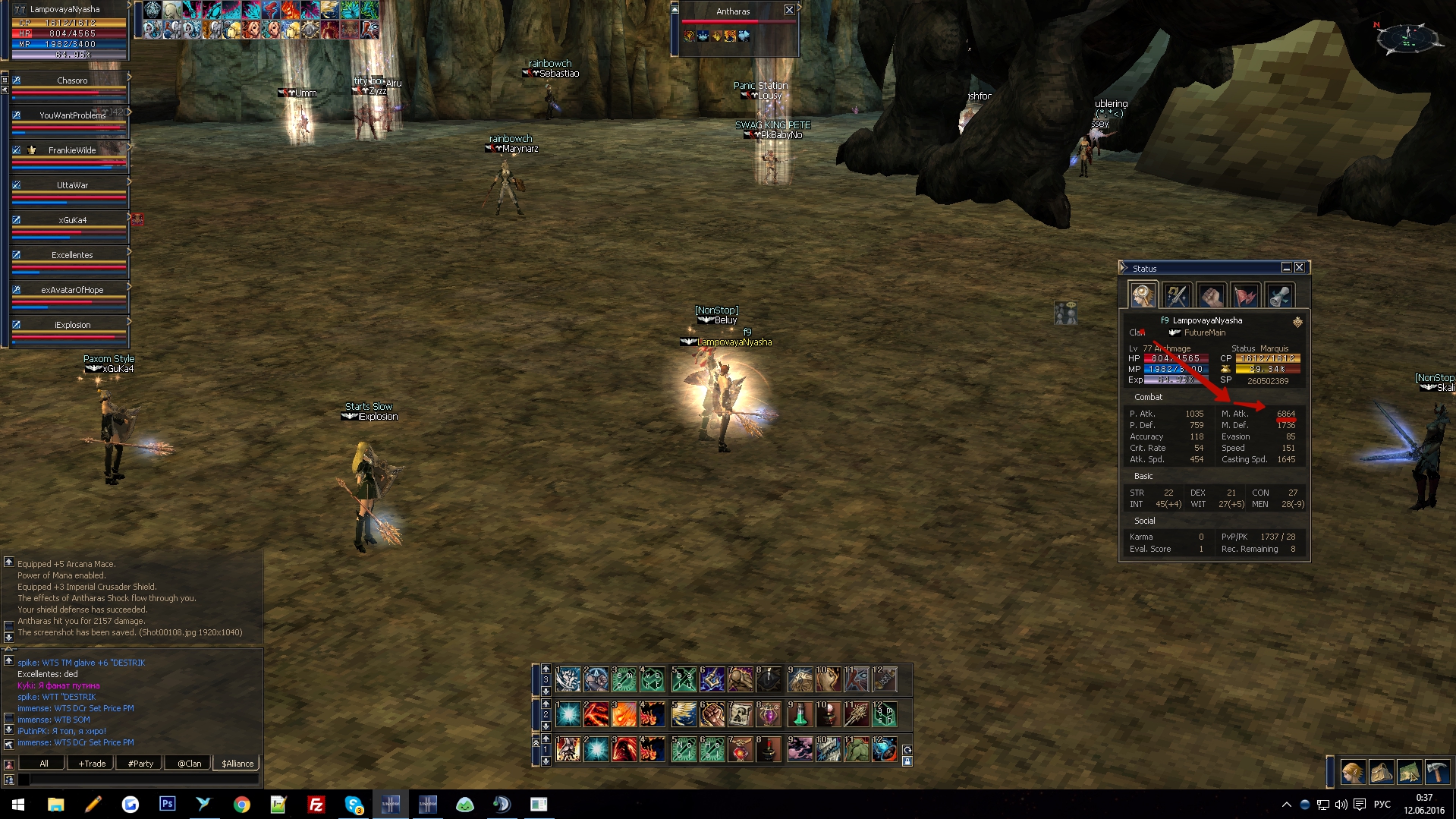Select party member Chasoro
The width and height of the screenshot is (1456, 819).
pos(72,80)
